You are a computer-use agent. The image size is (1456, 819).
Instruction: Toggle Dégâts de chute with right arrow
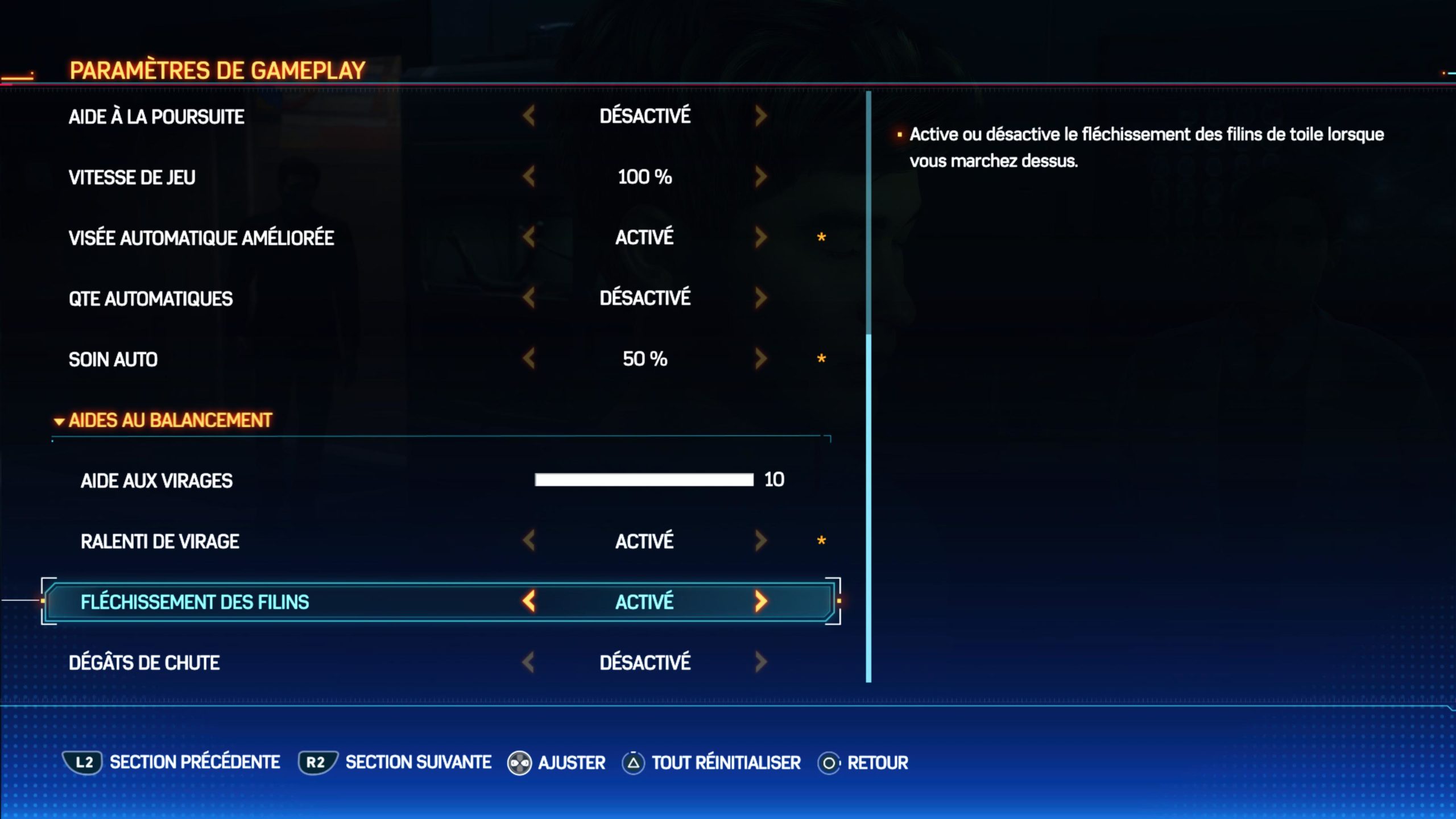(x=760, y=662)
